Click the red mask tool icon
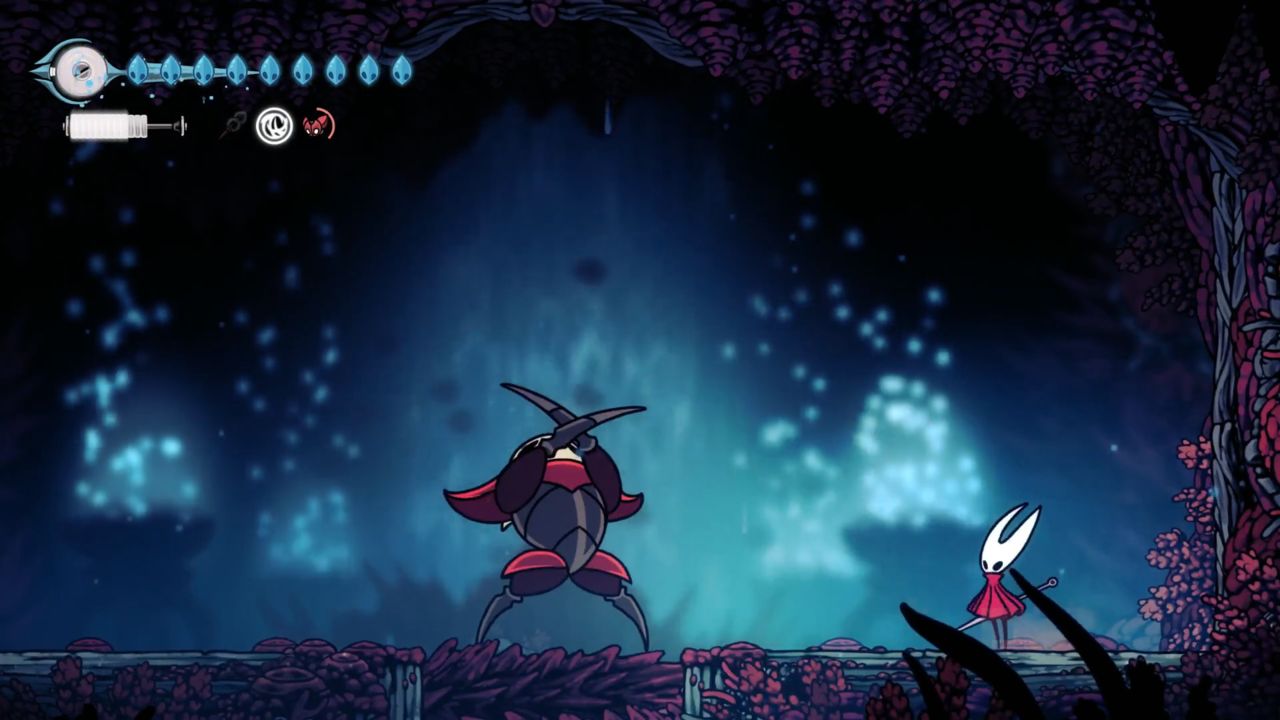The image size is (1280, 720). point(318,126)
